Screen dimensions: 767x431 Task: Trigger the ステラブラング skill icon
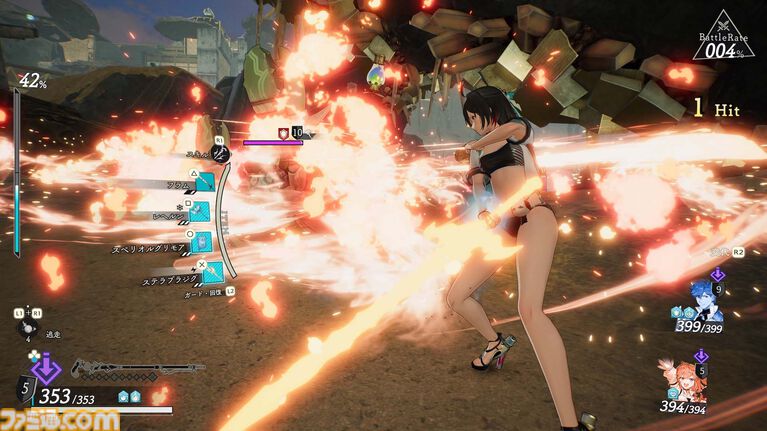pos(211,271)
